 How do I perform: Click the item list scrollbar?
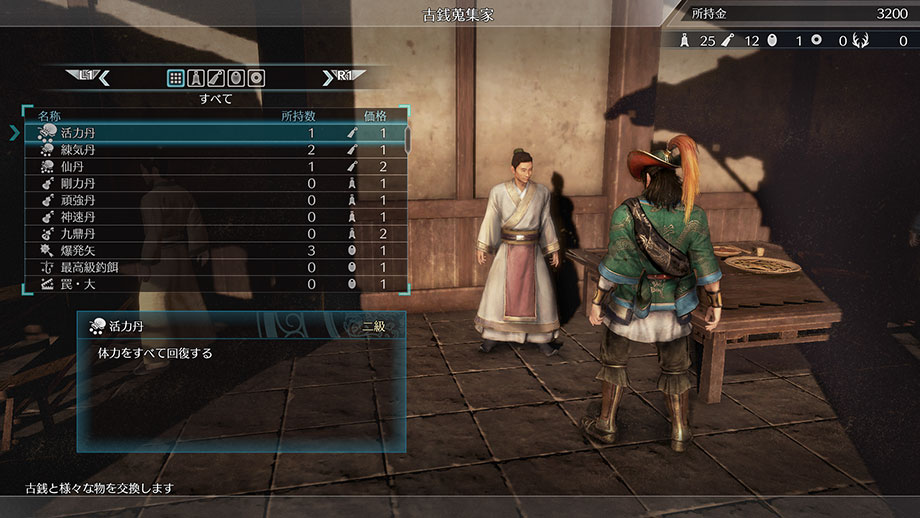pos(407,138)
